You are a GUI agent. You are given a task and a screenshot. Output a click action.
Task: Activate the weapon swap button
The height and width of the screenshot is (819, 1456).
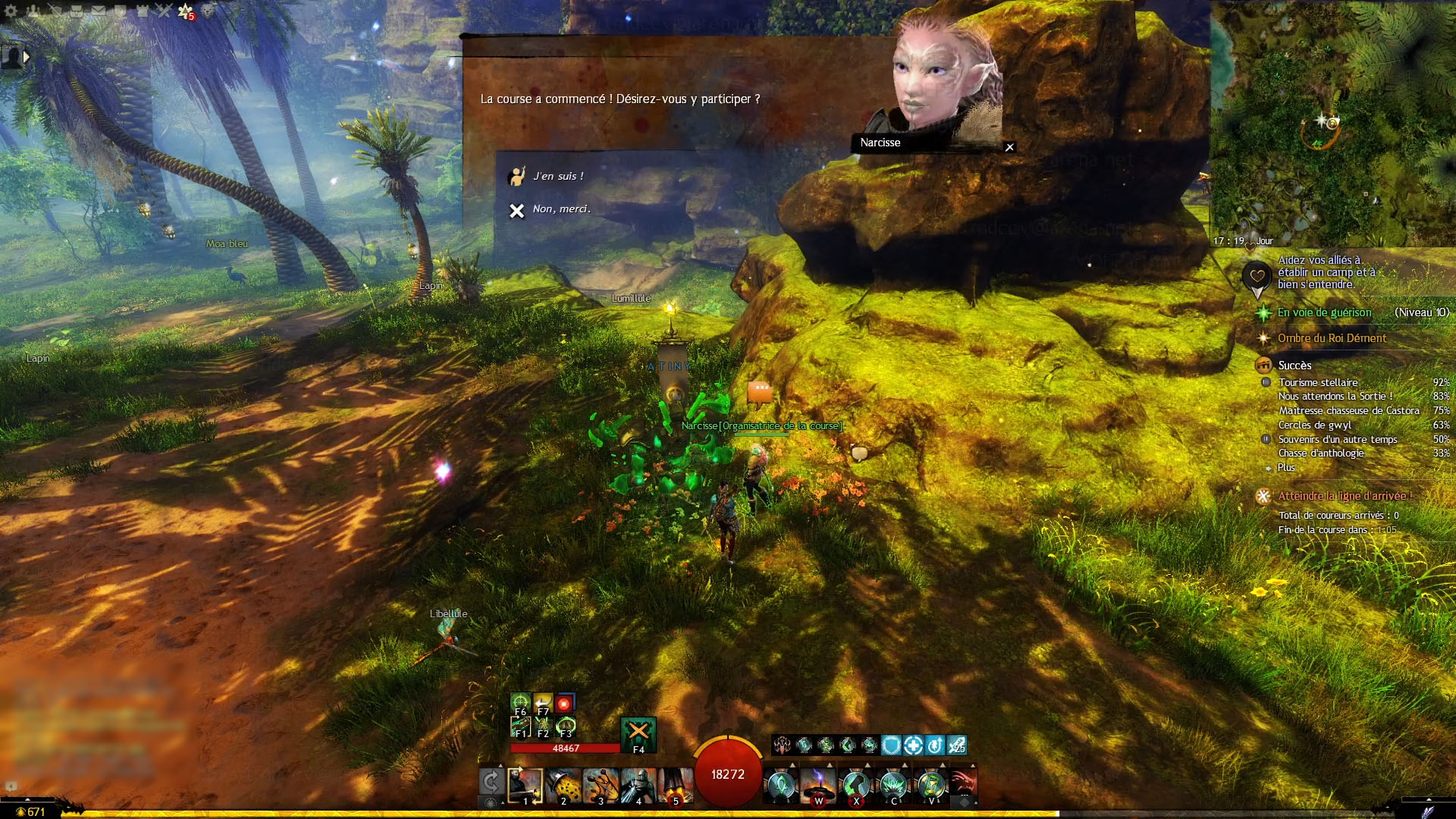tap(491, 781)
